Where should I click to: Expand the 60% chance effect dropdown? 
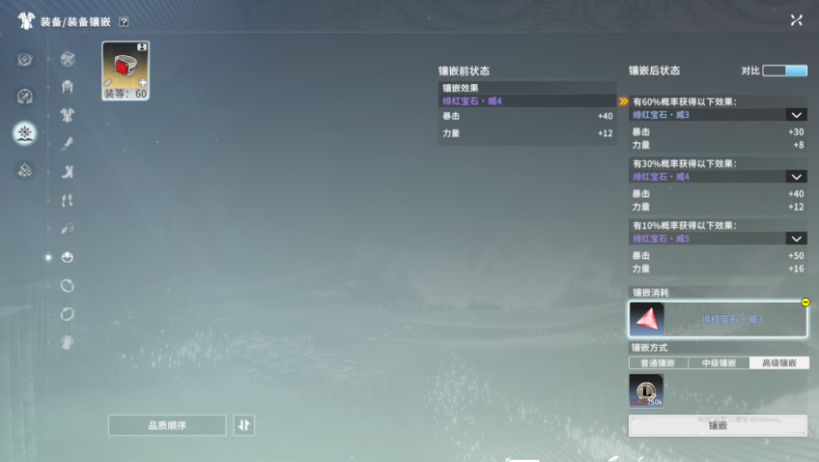[x=796, y=115]
